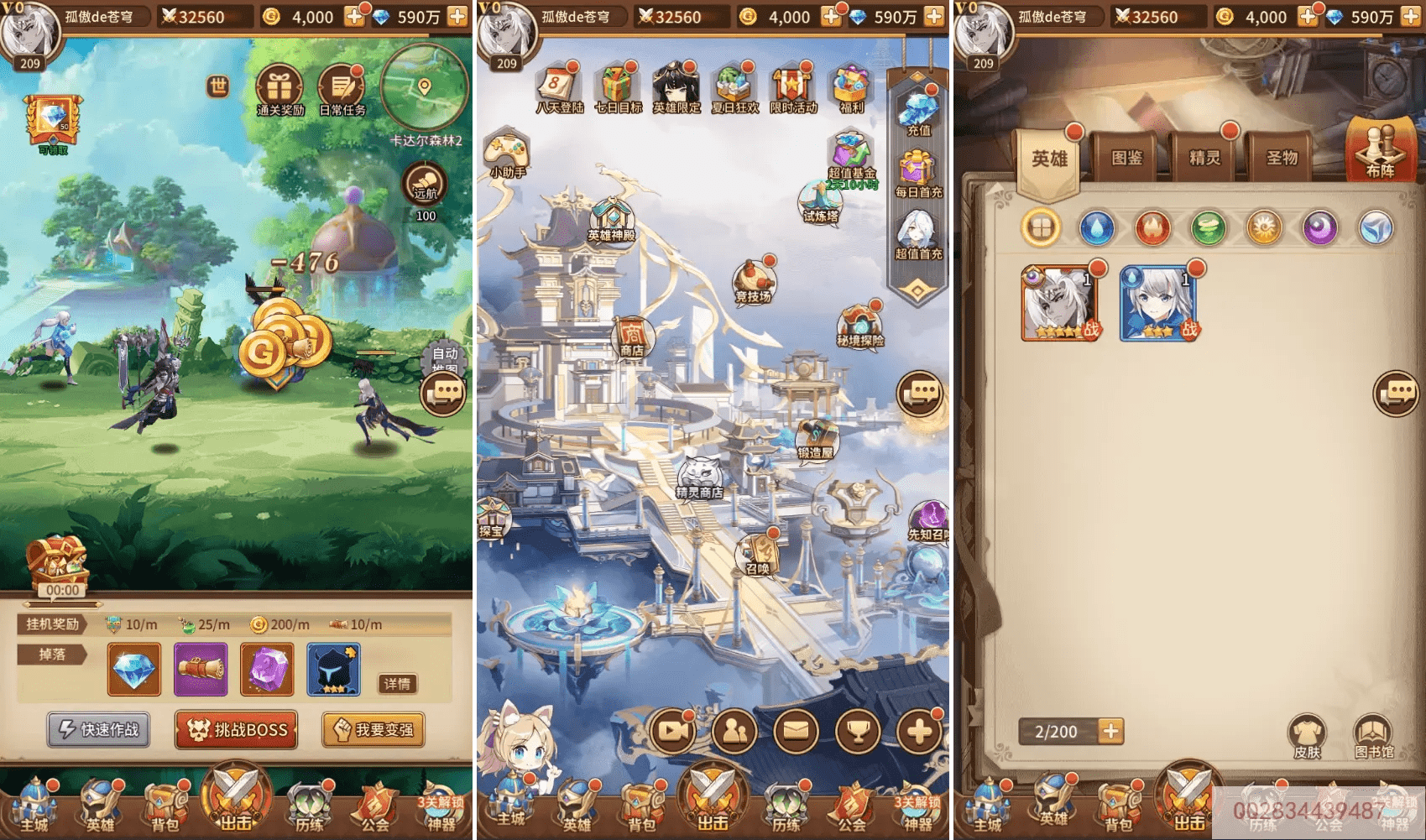Screen dimensions: 1426x840
Task: Open the 我要变强 power-up guide
Action: click(373, 730)
